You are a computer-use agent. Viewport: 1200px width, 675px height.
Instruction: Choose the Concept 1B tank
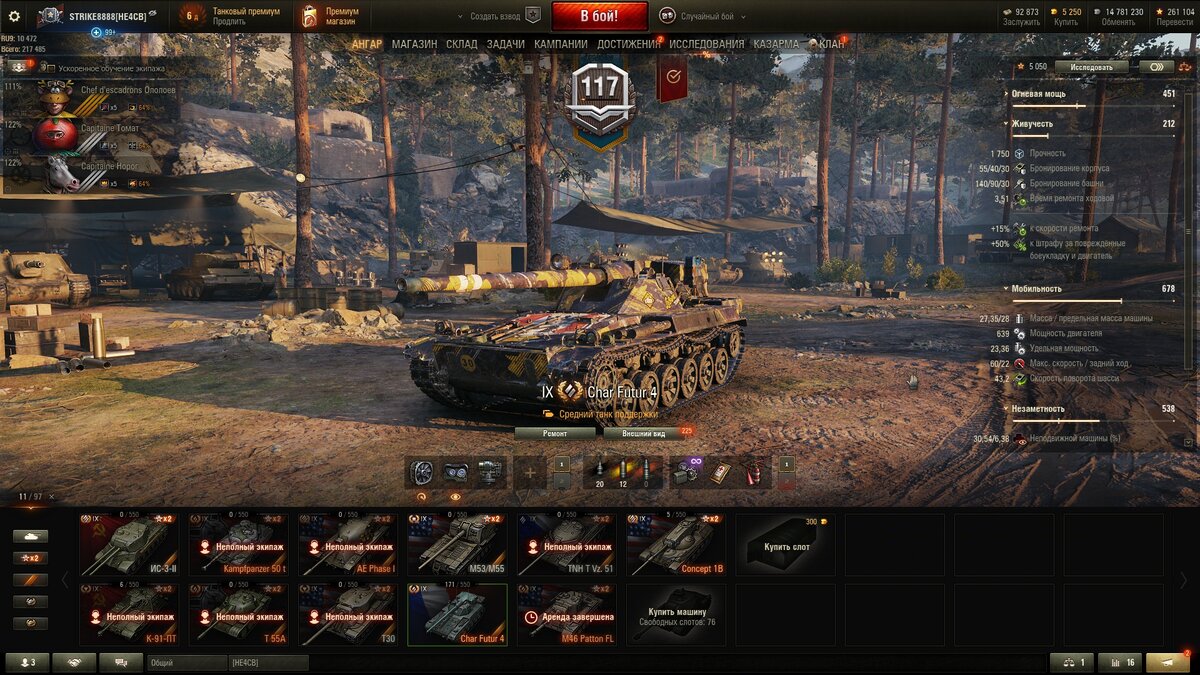[x=676, y=544]
